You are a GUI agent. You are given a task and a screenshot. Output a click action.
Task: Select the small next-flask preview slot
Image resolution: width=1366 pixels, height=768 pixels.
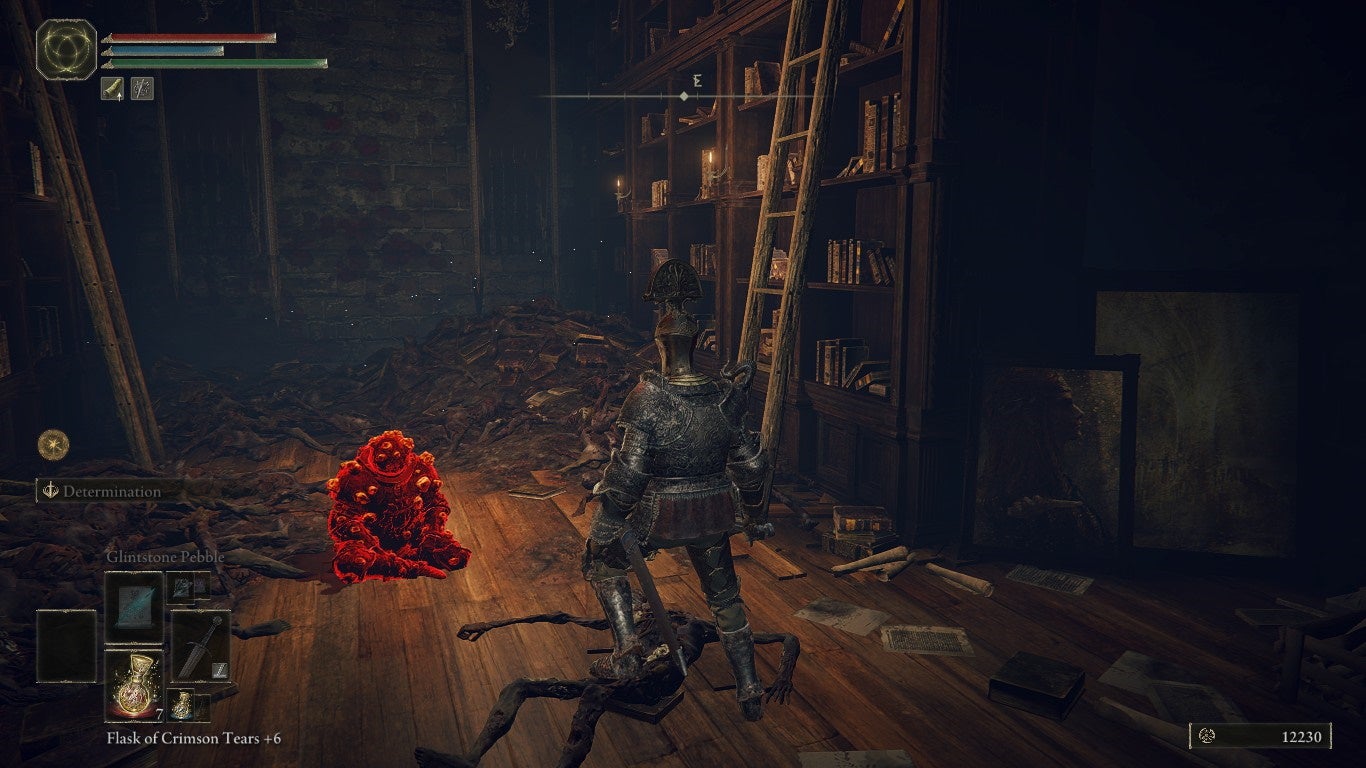(188, 705)
